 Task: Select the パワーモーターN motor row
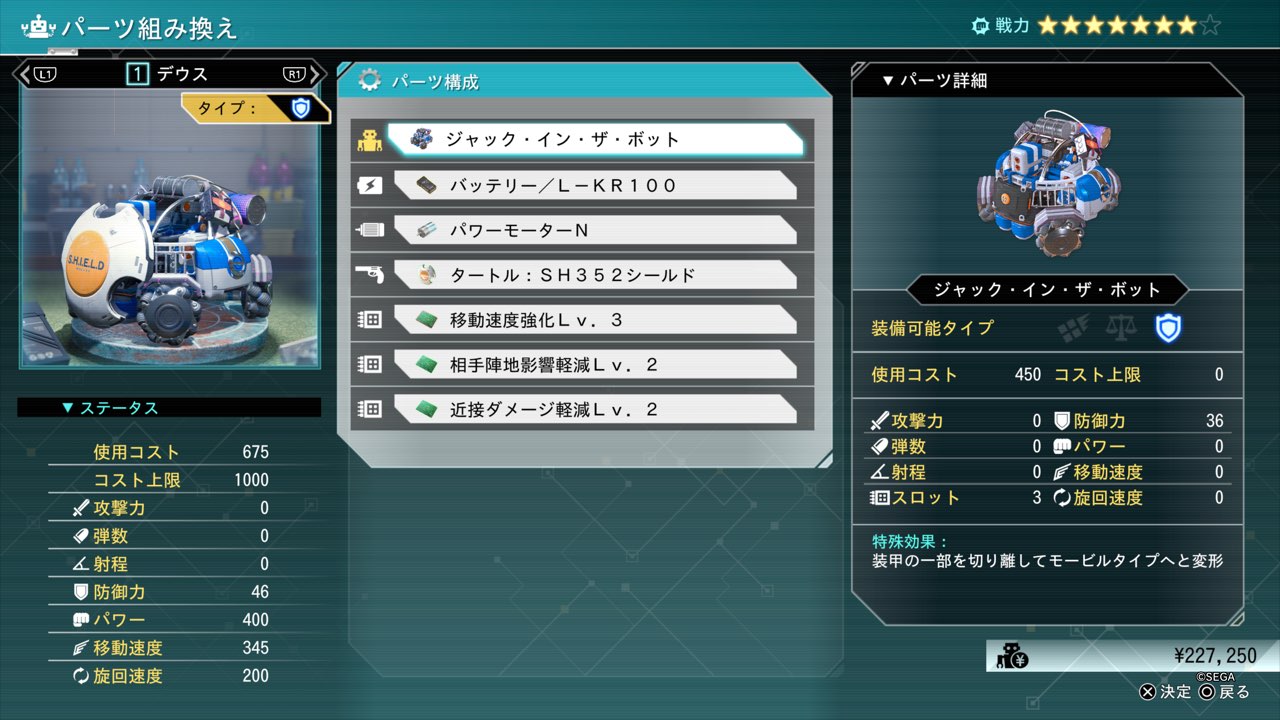(x=594, y=230)
